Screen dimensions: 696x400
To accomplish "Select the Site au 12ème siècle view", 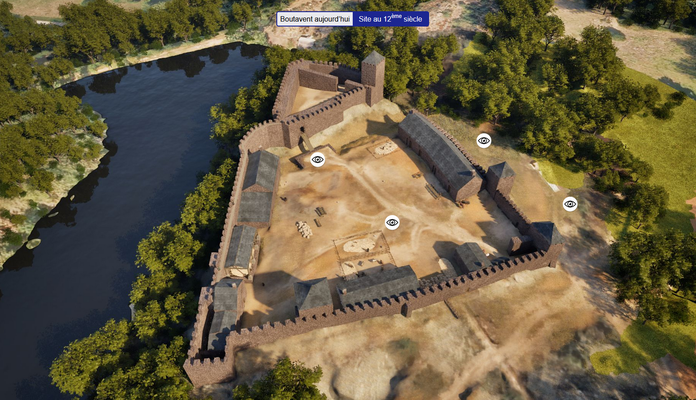I will pyautogui.click(x=391, y=19).
